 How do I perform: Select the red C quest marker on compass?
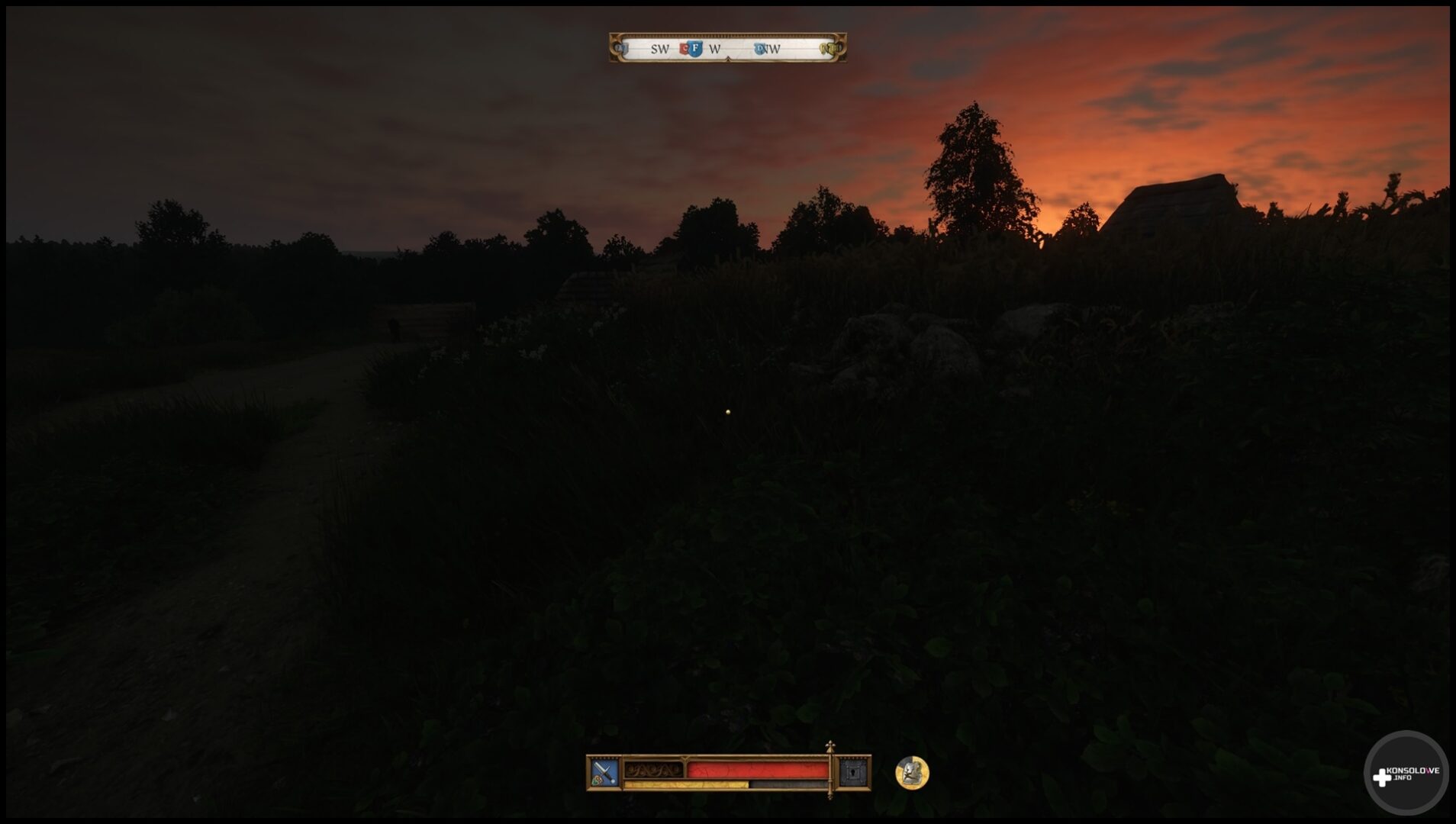[684, 49]
